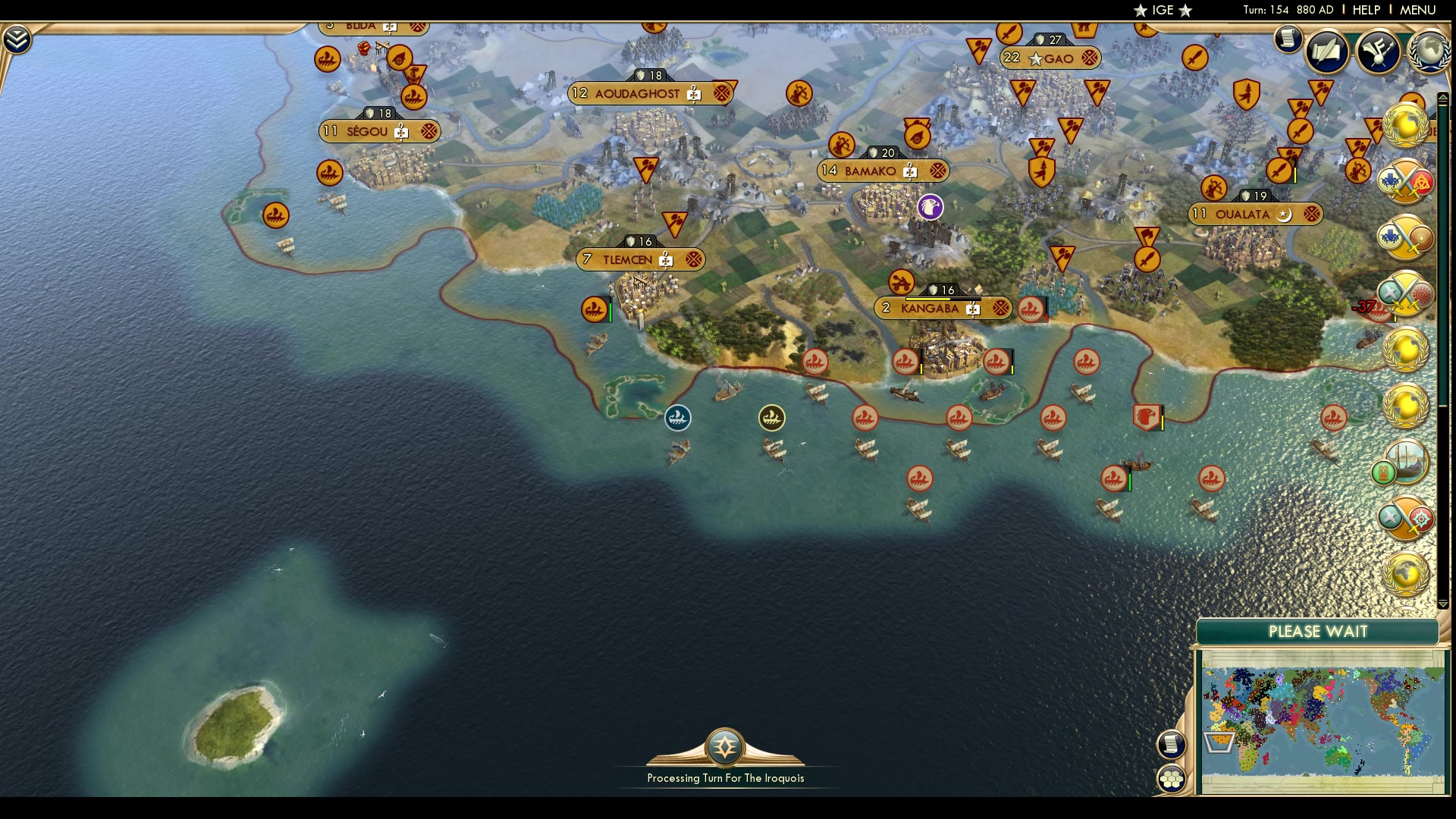
Task: Open Social Policies with the quill-and-scroll icon
Action: coord(1330,51)
